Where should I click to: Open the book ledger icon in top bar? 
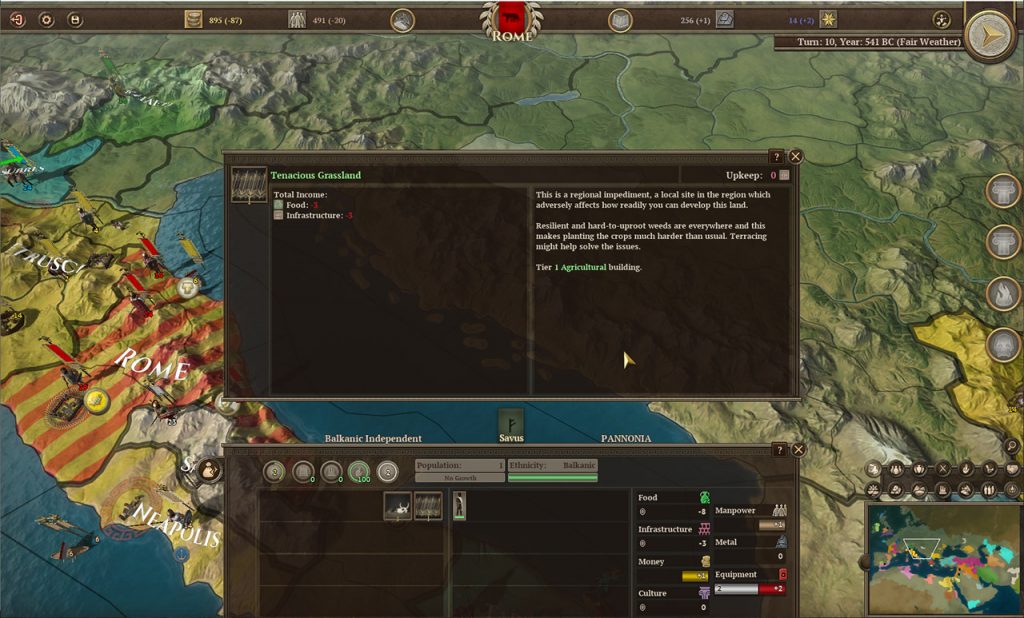[620, 19]
